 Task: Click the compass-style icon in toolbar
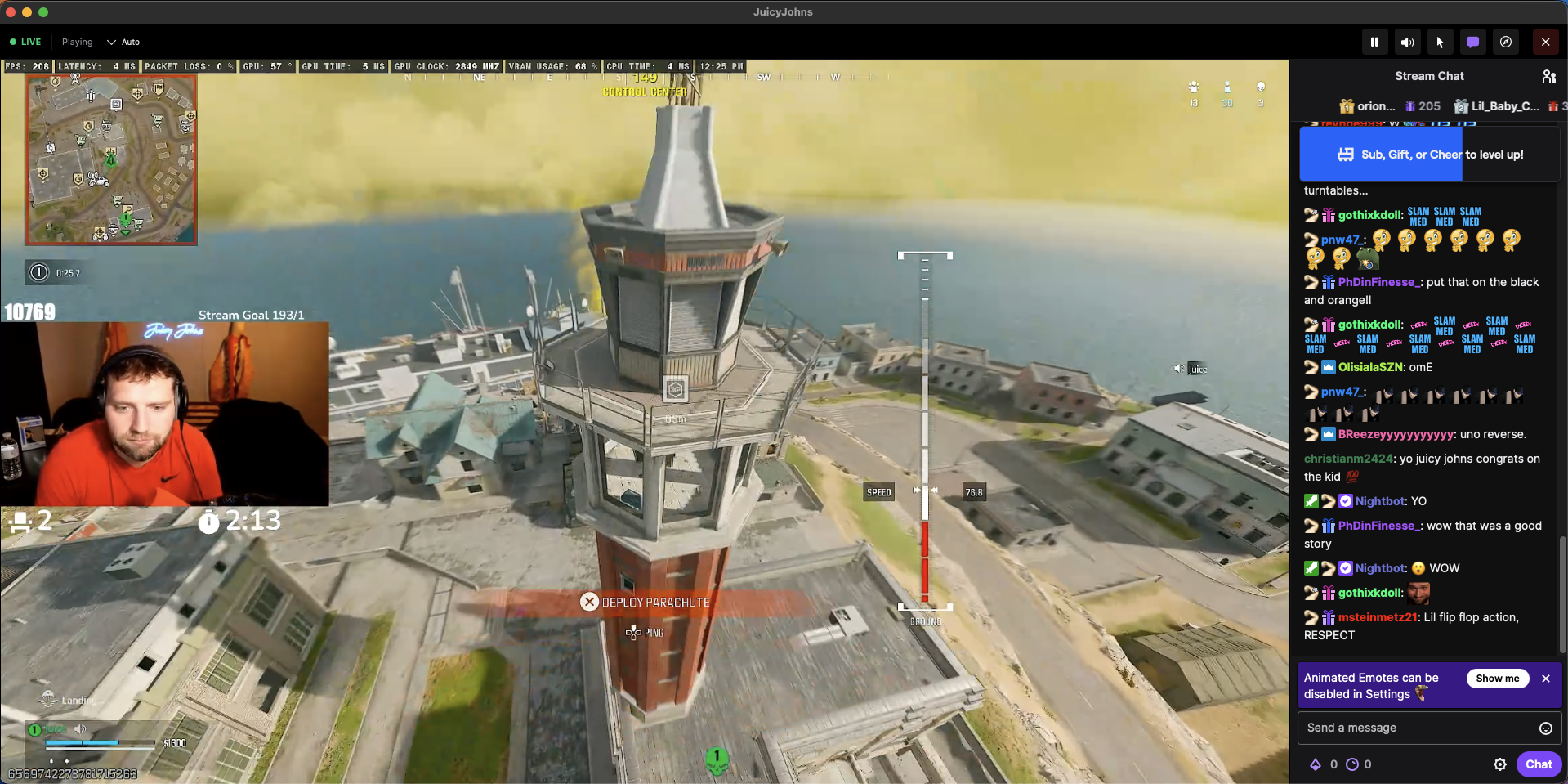pyautogui.click(x=1506, y=42)
